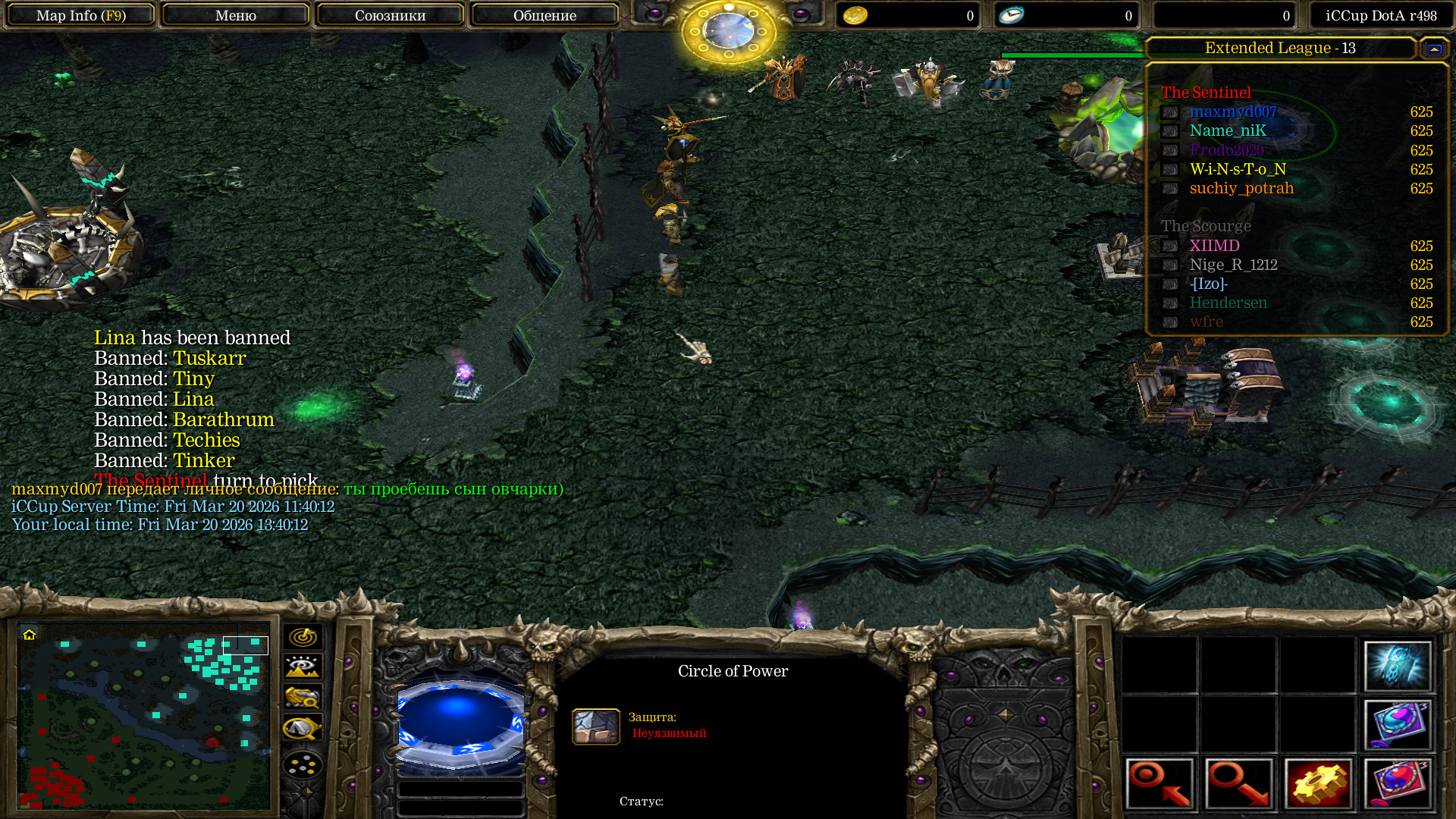Image resolution: width=1456 pixels, height=819 pixels.
Task: Choose the blue-purple amulet ability
Action: pos(1397,724)
